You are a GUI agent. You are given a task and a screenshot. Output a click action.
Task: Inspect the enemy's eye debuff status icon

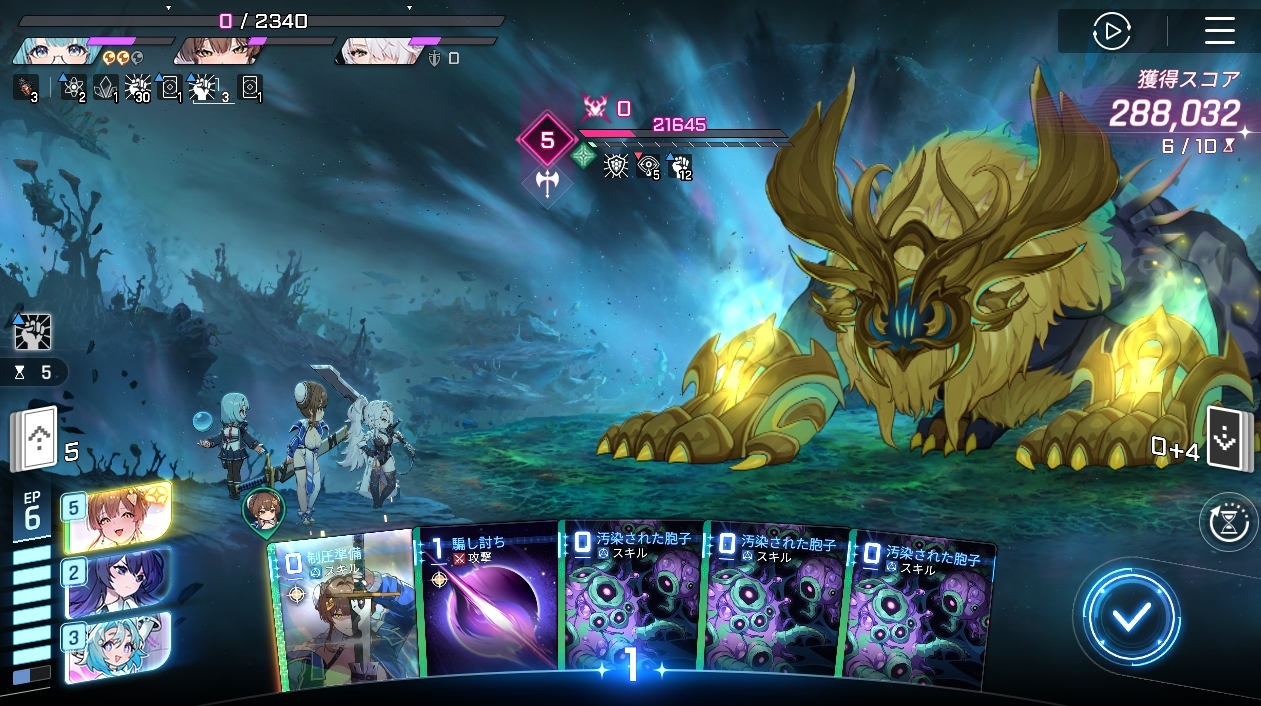[648, 166]
